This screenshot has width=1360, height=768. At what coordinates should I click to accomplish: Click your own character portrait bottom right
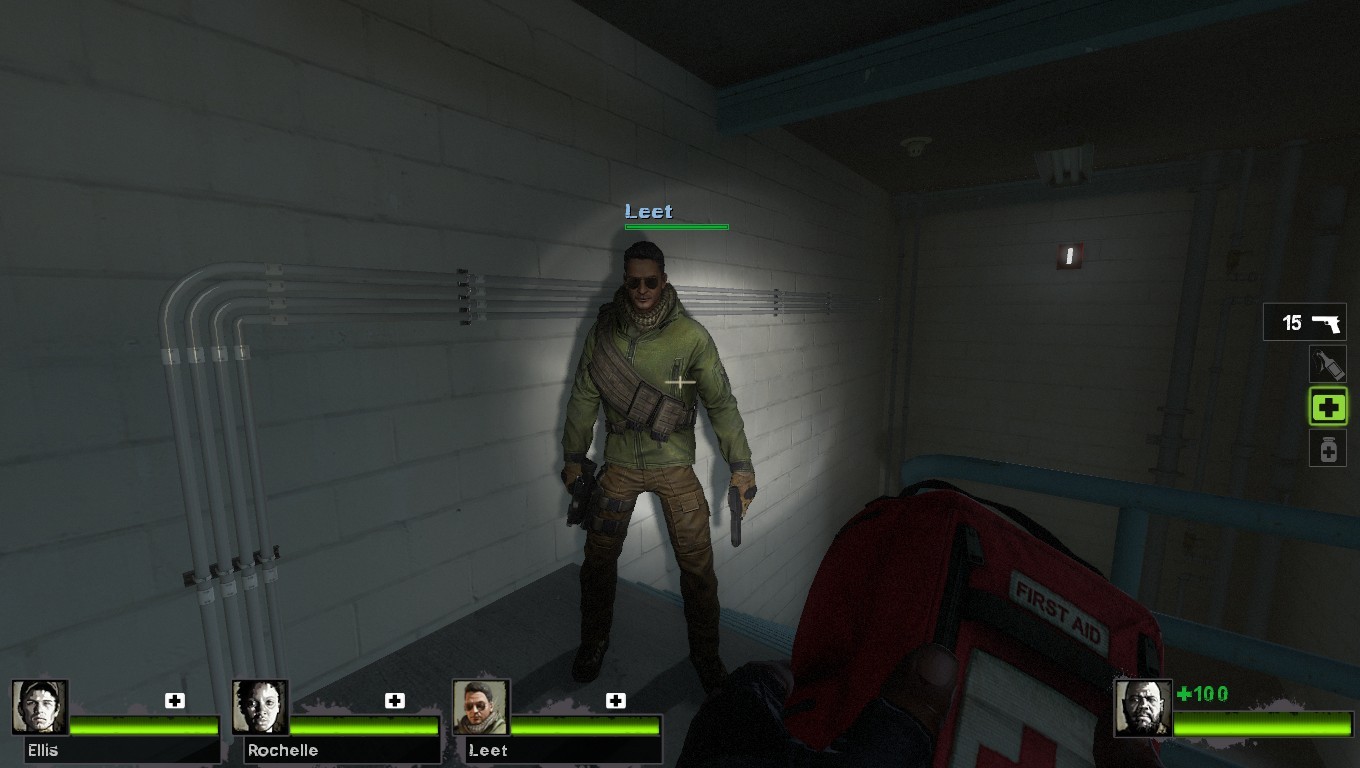(x=1143, y=705)
